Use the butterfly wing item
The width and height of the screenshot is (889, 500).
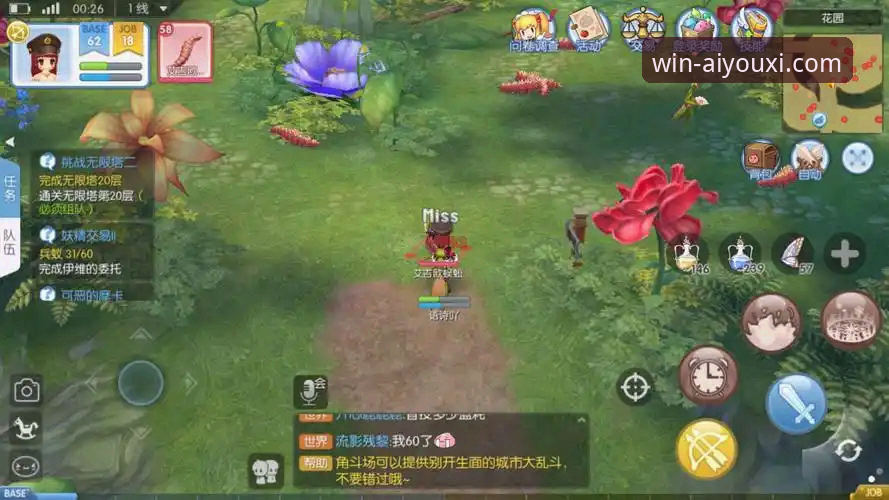pyautogui.click(x=793, y=253)
